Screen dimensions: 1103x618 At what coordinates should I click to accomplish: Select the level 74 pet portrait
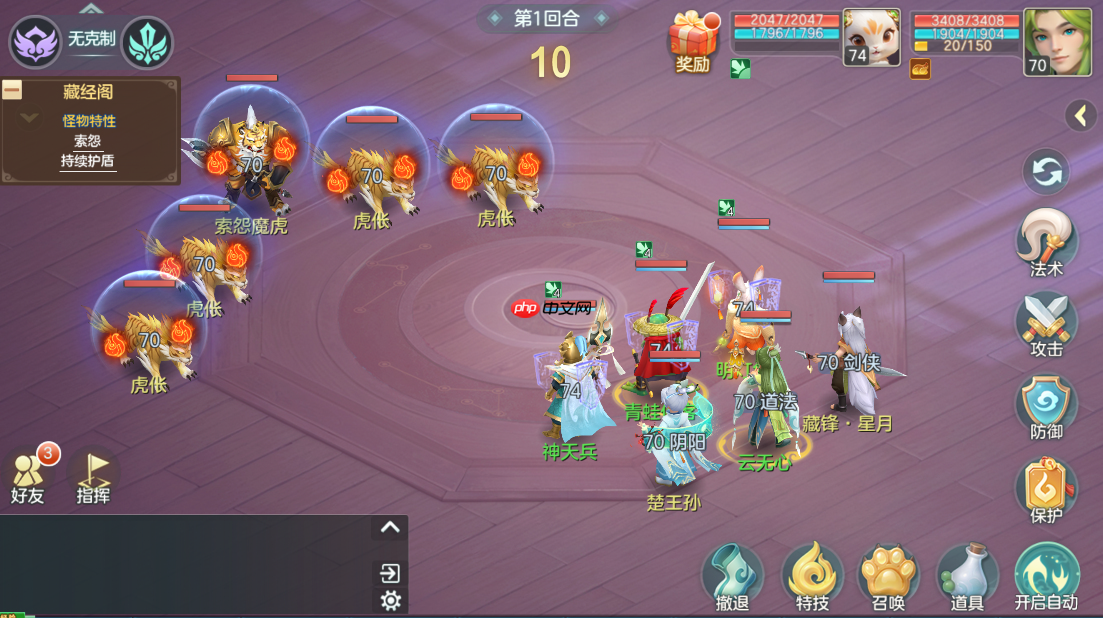(x=871, y=38)
